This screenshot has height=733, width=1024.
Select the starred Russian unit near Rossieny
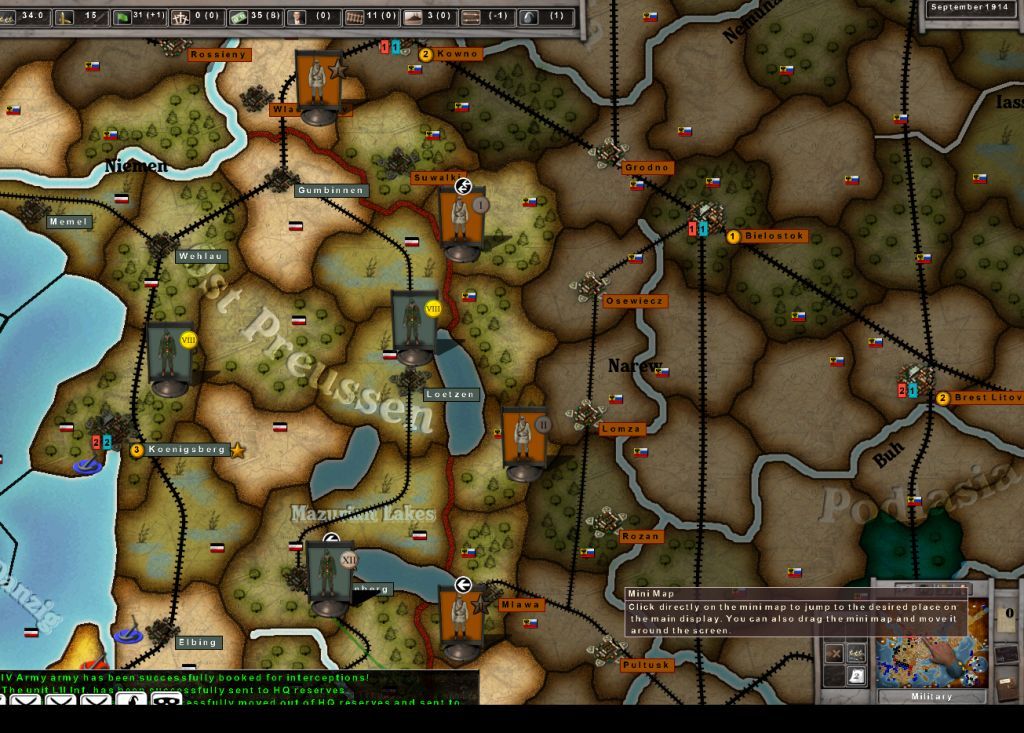pyautogui.click(x=319, y=85)
